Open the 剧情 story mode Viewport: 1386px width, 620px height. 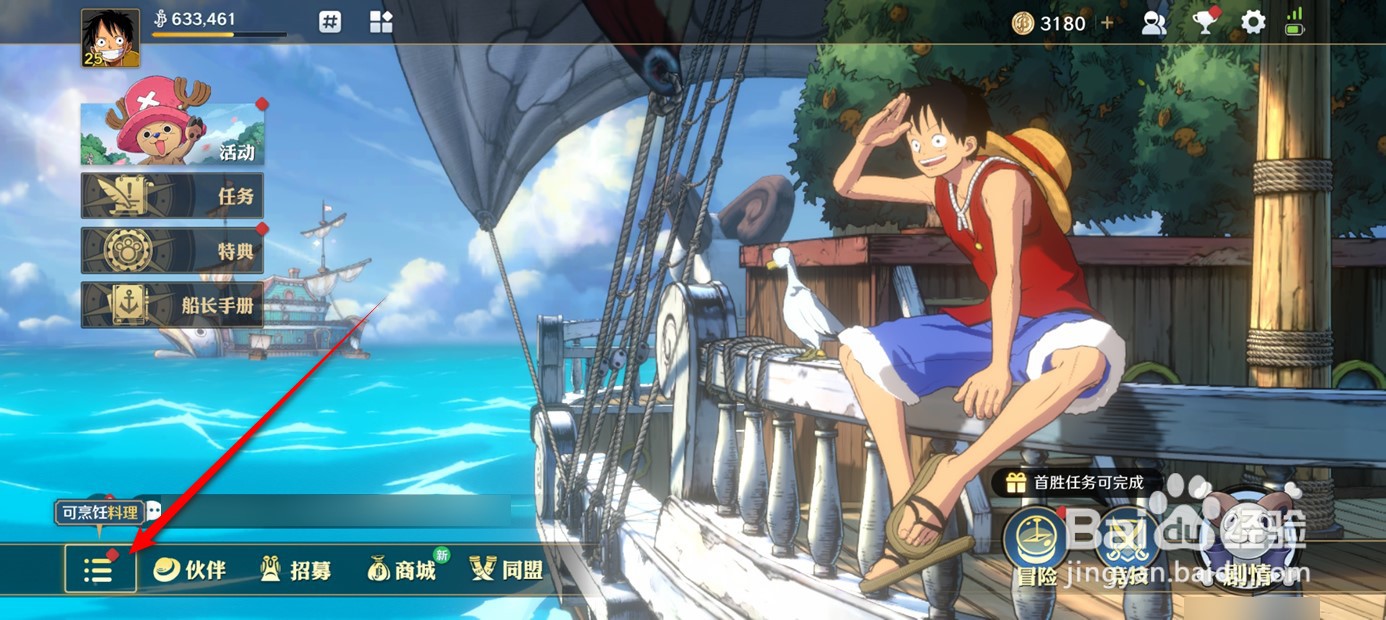pos(1243,540)
